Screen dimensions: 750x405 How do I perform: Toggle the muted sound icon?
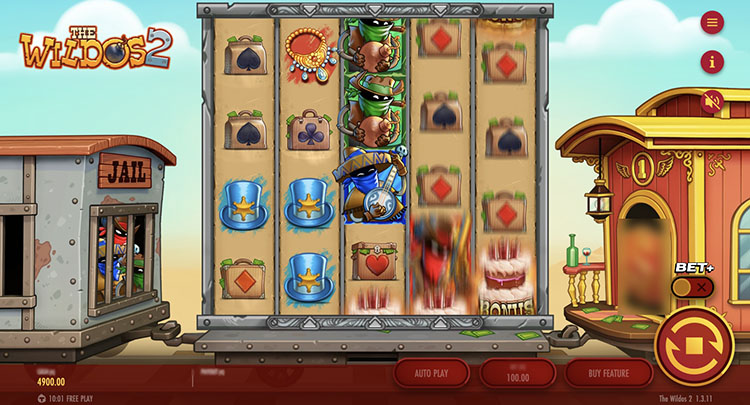(712, 102)
